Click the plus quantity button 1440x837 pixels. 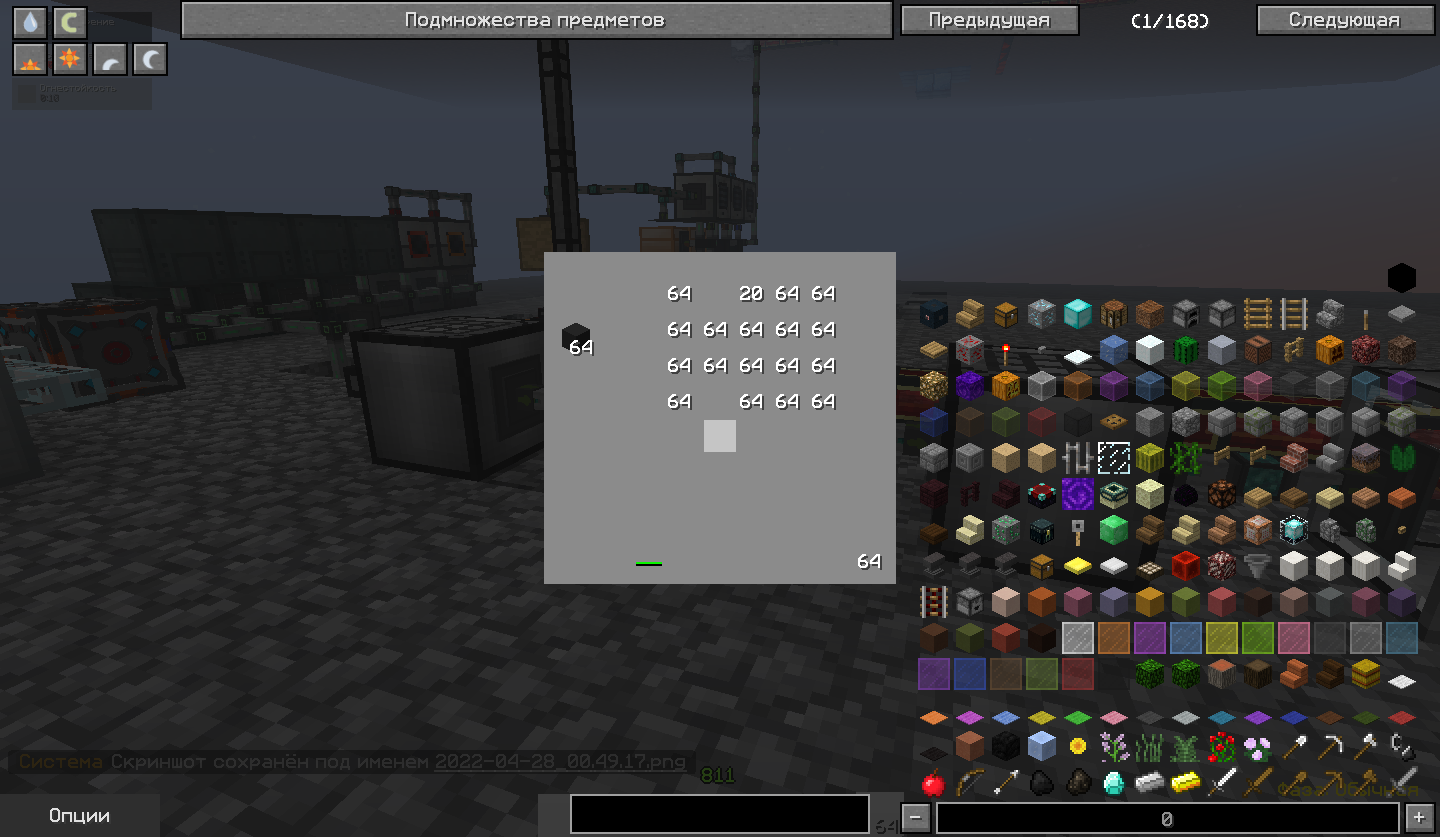1418,818
